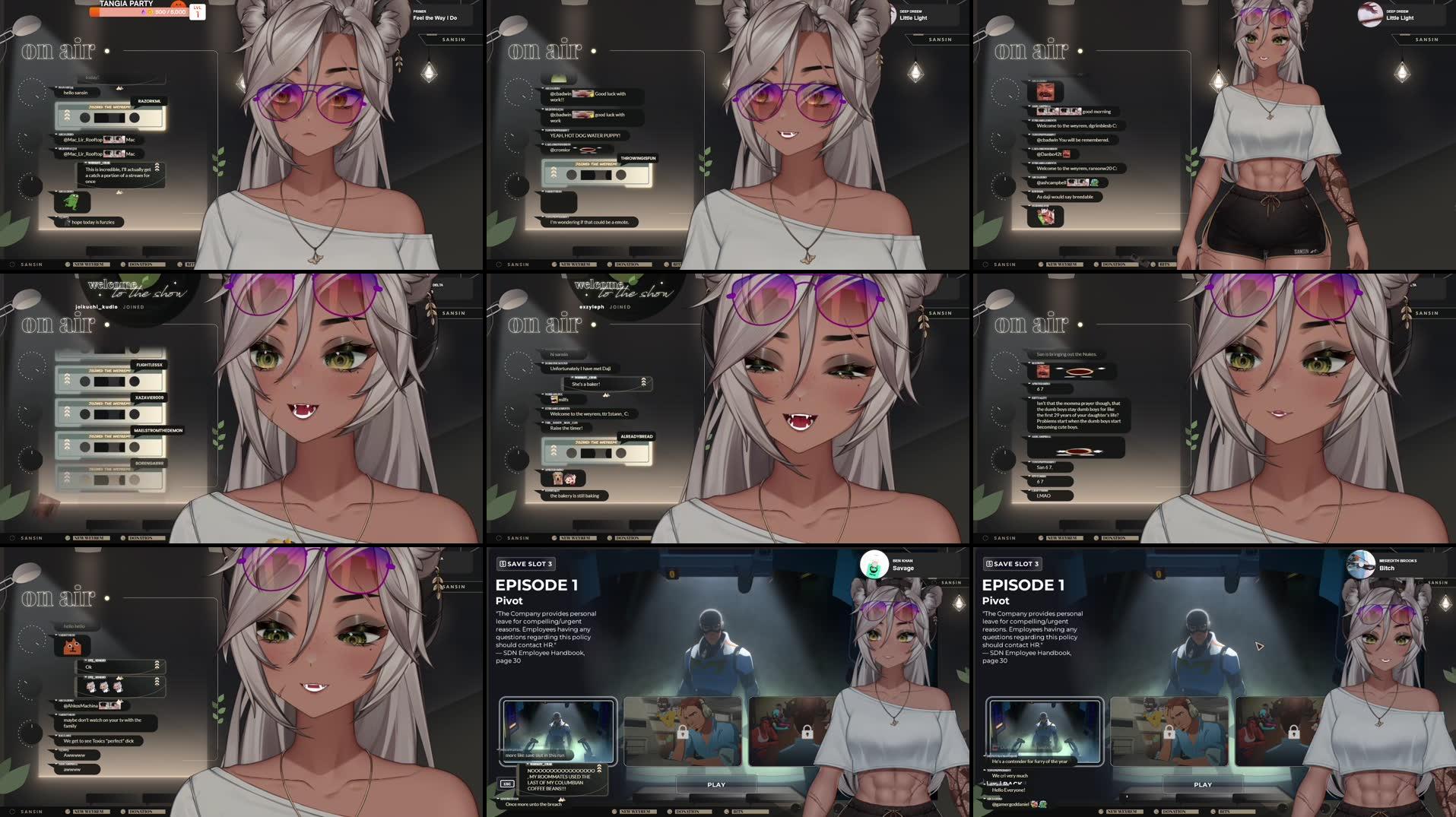Click the NEW WEYREM alert icon in the bottom bar
Viewport: 1456px width, 817px height.
[67, 264]
